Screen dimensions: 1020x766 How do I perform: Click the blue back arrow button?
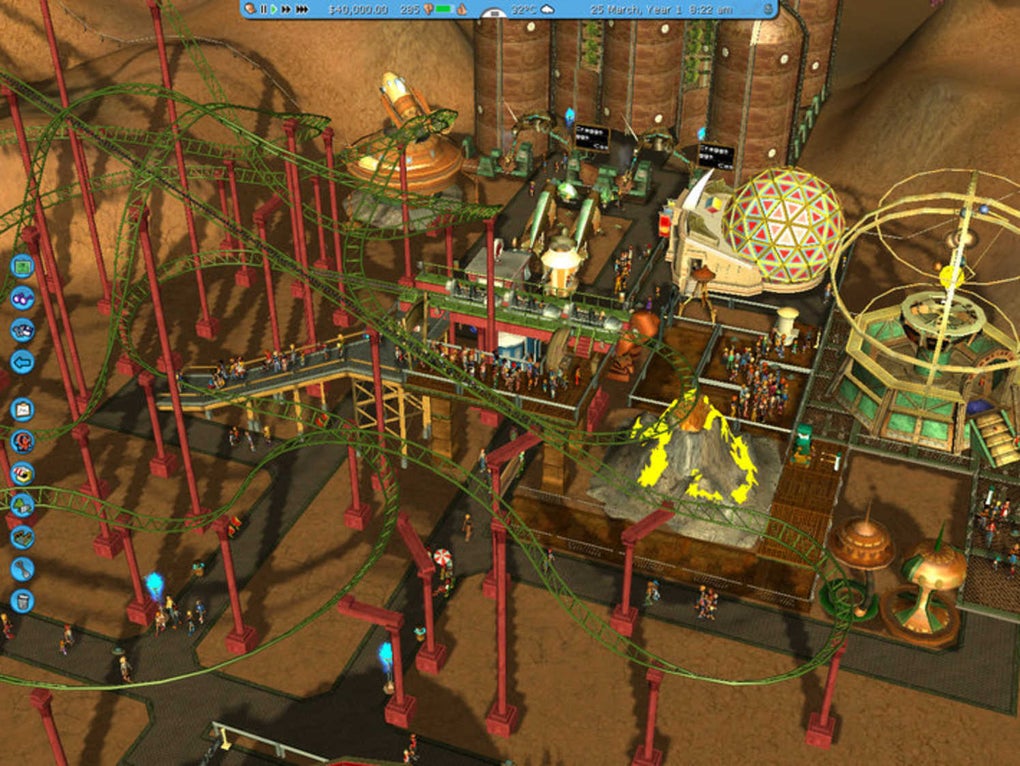[22, 361]
